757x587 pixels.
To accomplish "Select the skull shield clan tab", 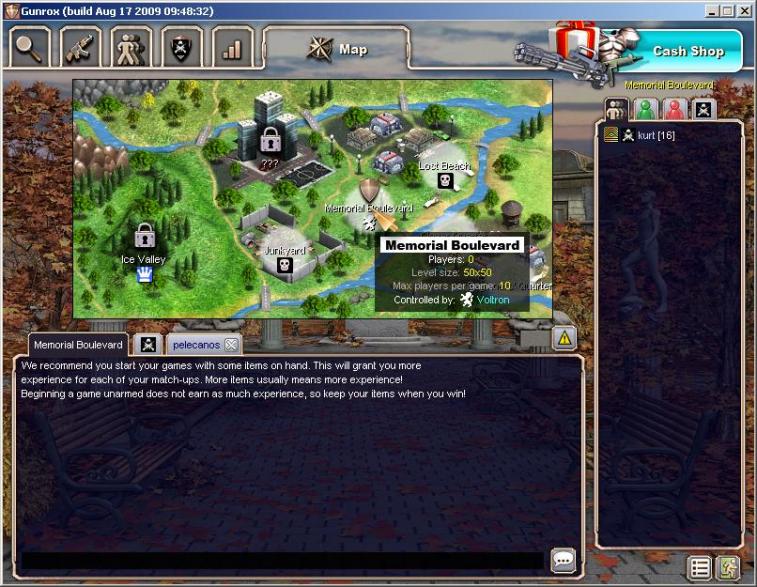I will 182,47.
